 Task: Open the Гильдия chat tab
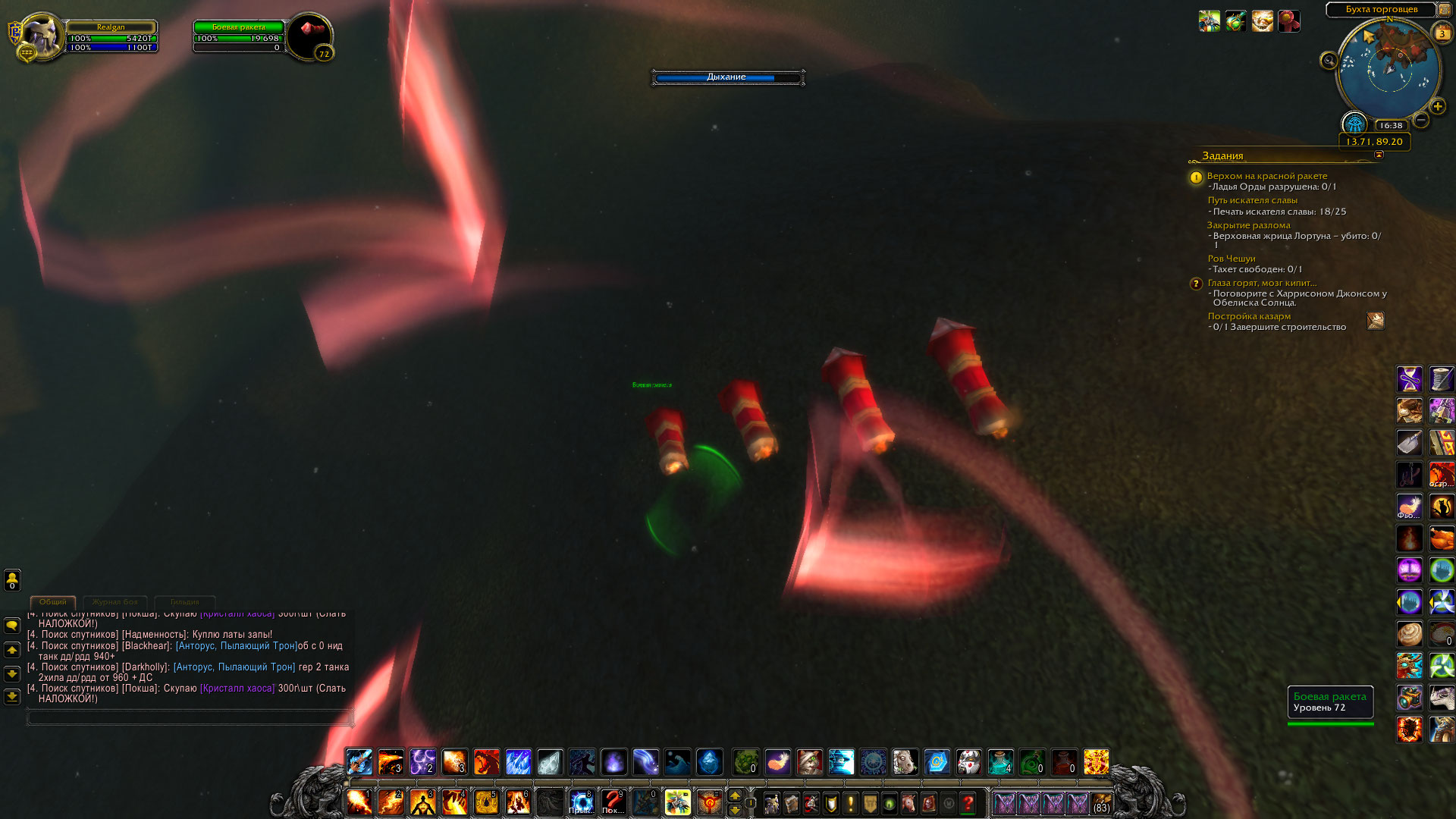point(184,602)
